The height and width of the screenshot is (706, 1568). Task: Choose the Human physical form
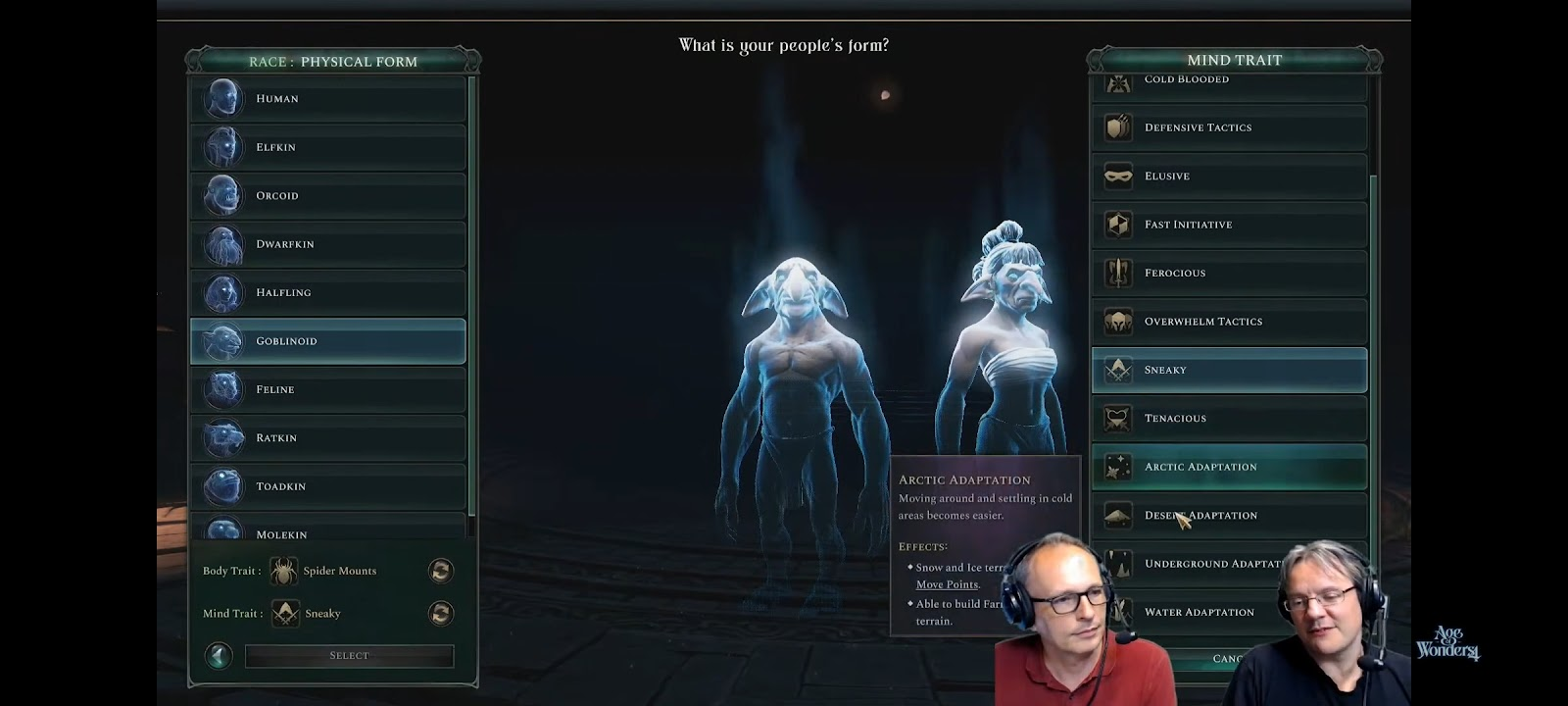coord(327,98)
